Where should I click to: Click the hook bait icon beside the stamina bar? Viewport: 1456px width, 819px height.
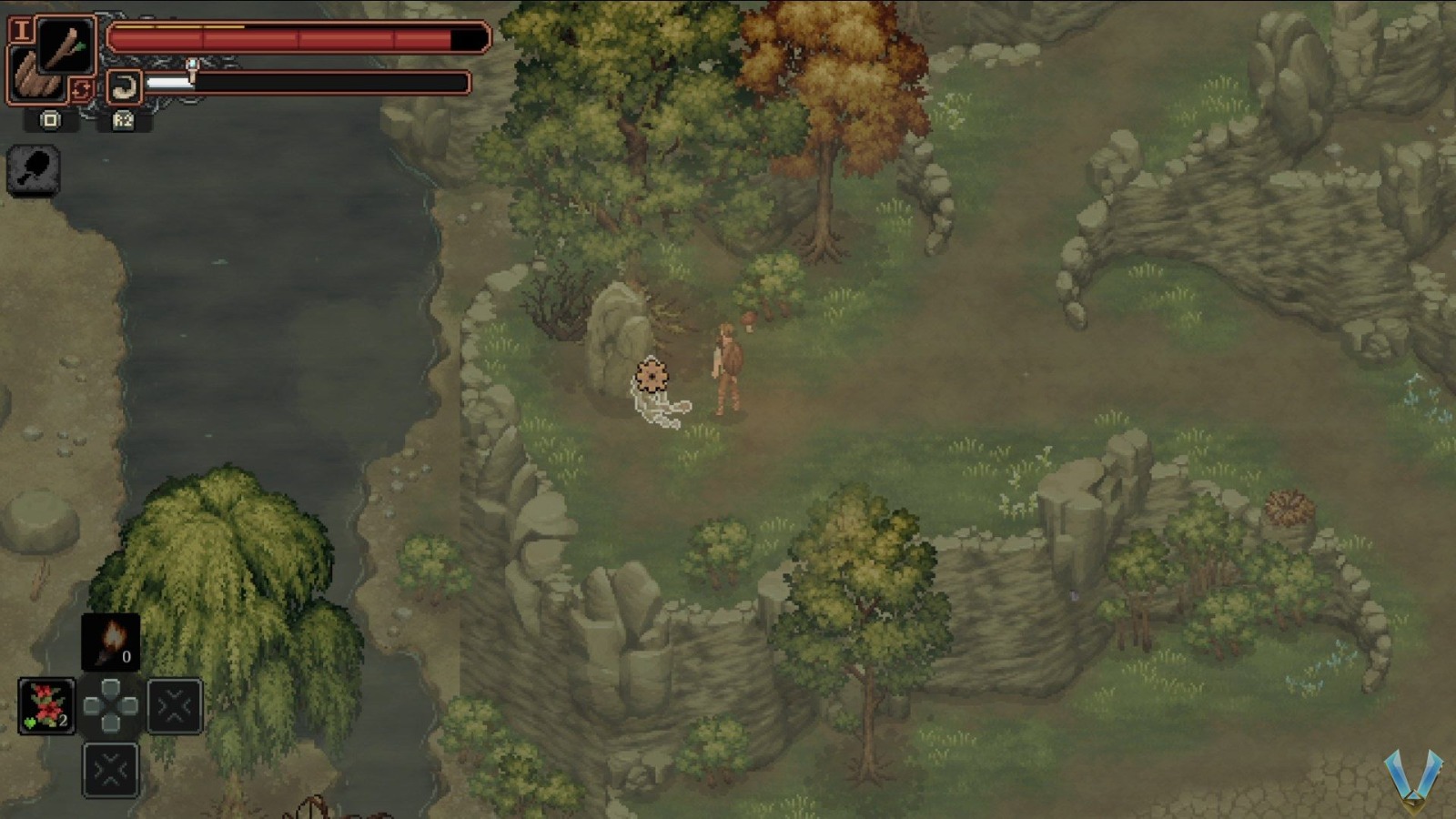123,86
